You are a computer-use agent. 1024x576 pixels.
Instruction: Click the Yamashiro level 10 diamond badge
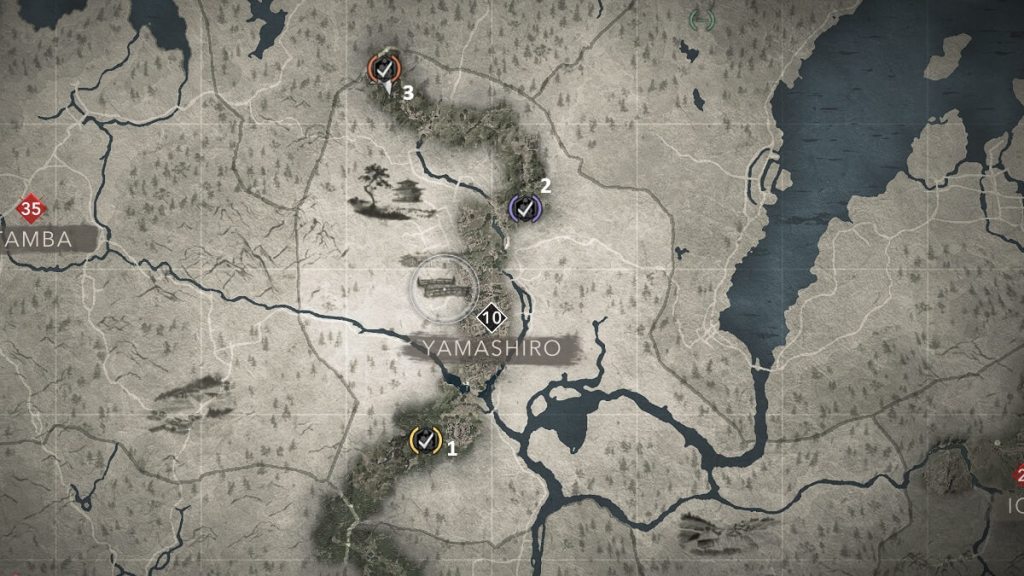coord(490,319)
